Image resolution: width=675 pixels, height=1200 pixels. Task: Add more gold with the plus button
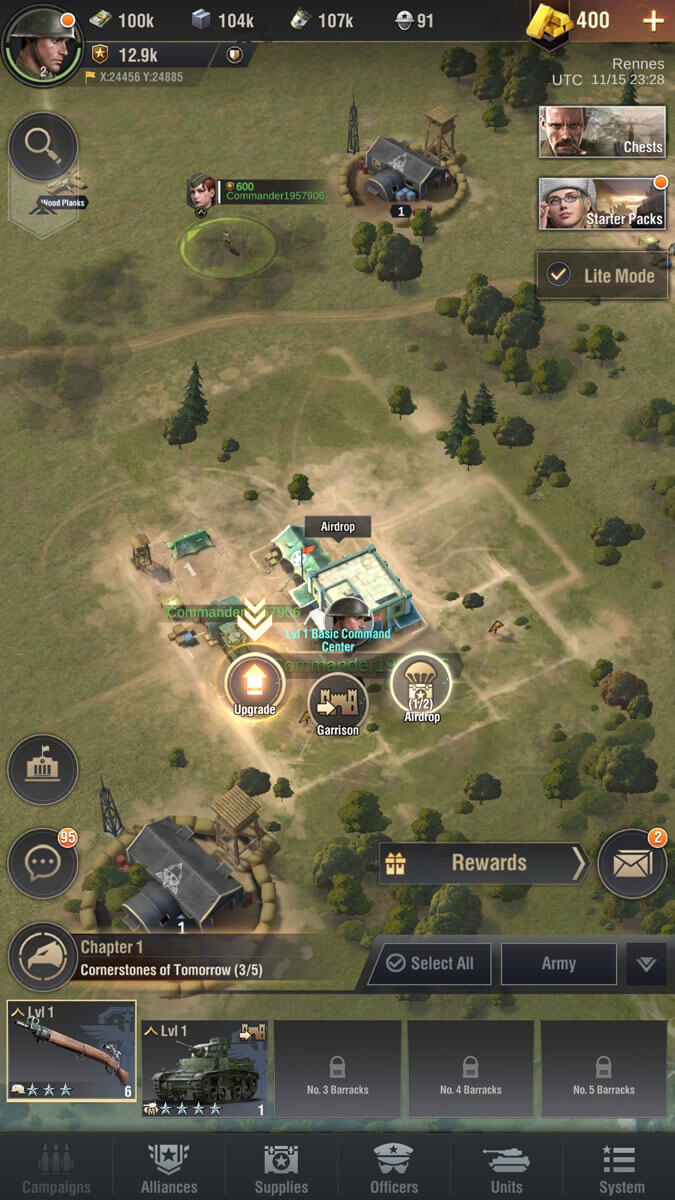click(x=652, y=21)
